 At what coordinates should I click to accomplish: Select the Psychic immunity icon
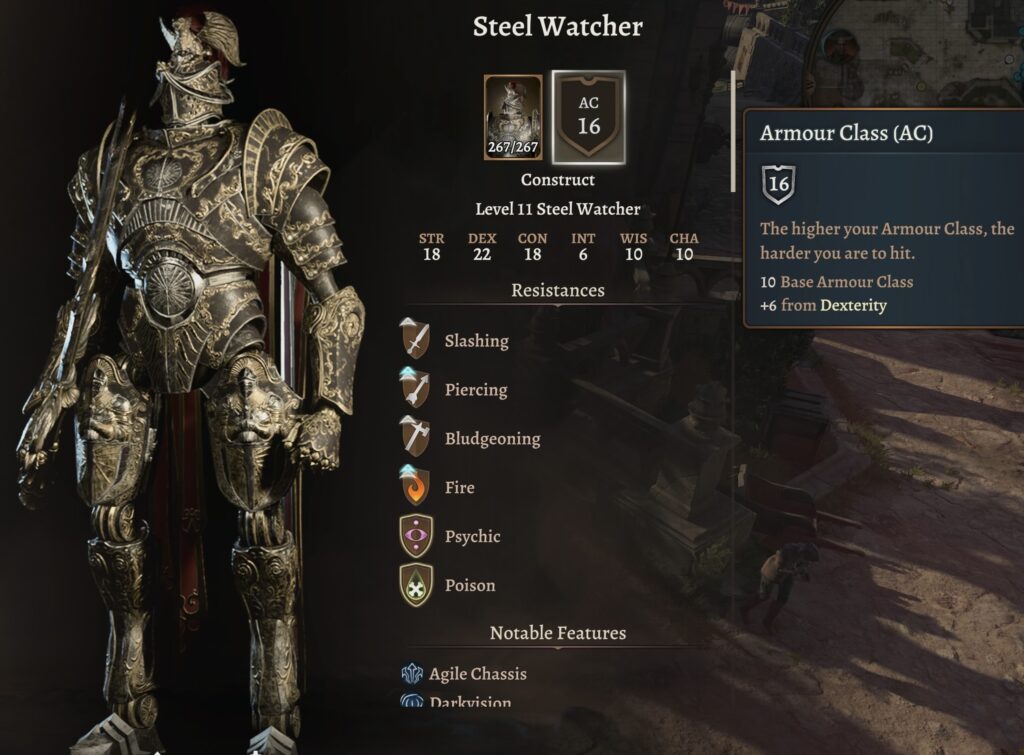[x=416, y=536]
